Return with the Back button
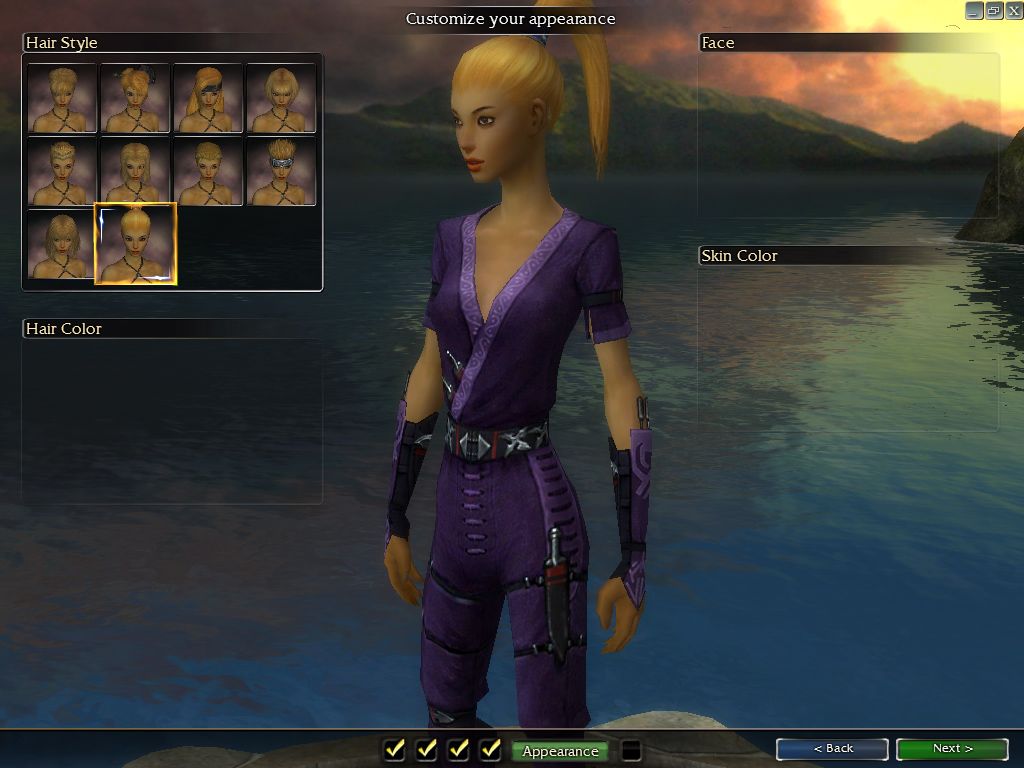Screen dimensions: 1024x768 point(832,749)
